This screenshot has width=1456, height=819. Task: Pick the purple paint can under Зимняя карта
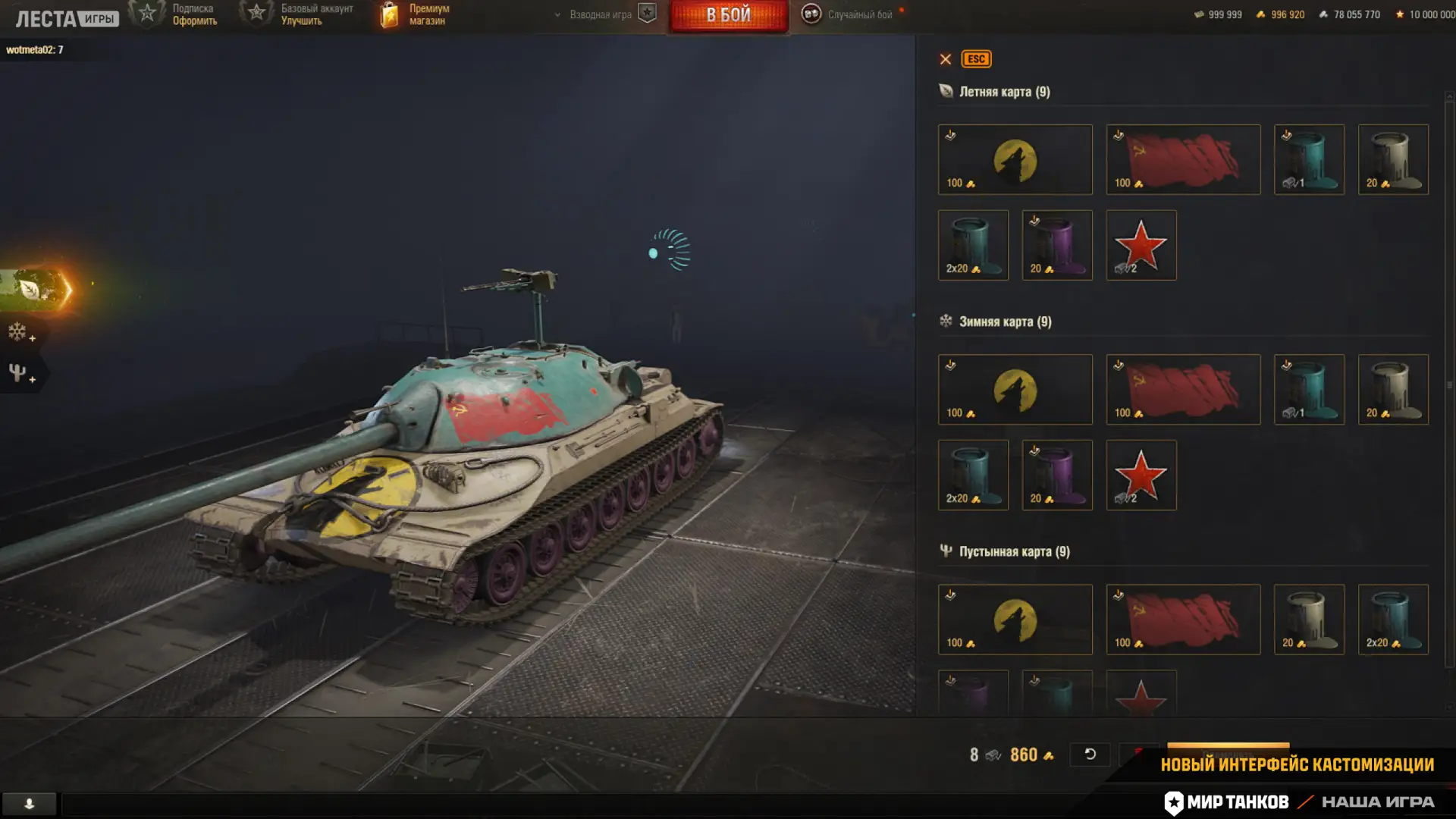[x=1056, y=475]
